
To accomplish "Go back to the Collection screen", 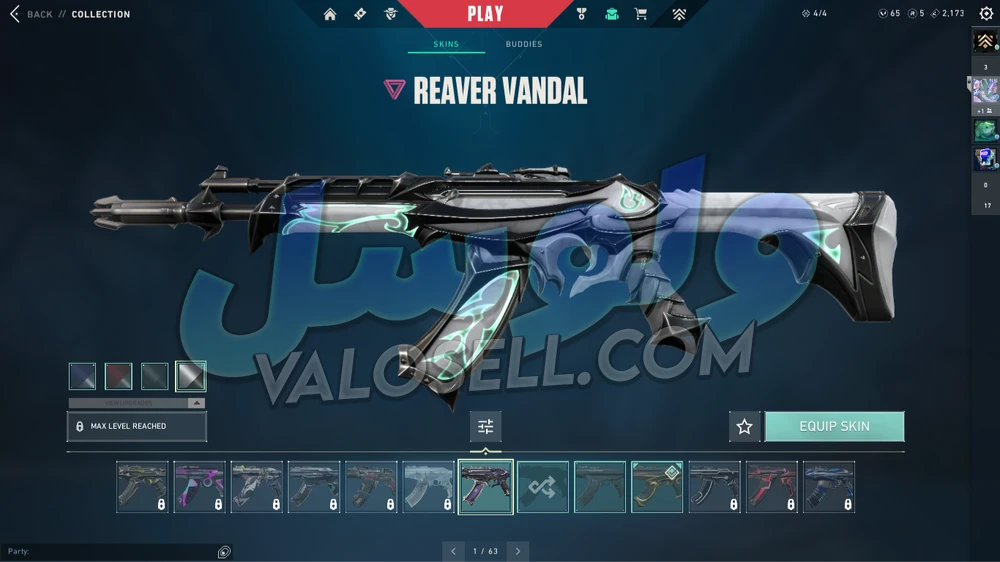I will pyautogui.click(x=32, y=14).
